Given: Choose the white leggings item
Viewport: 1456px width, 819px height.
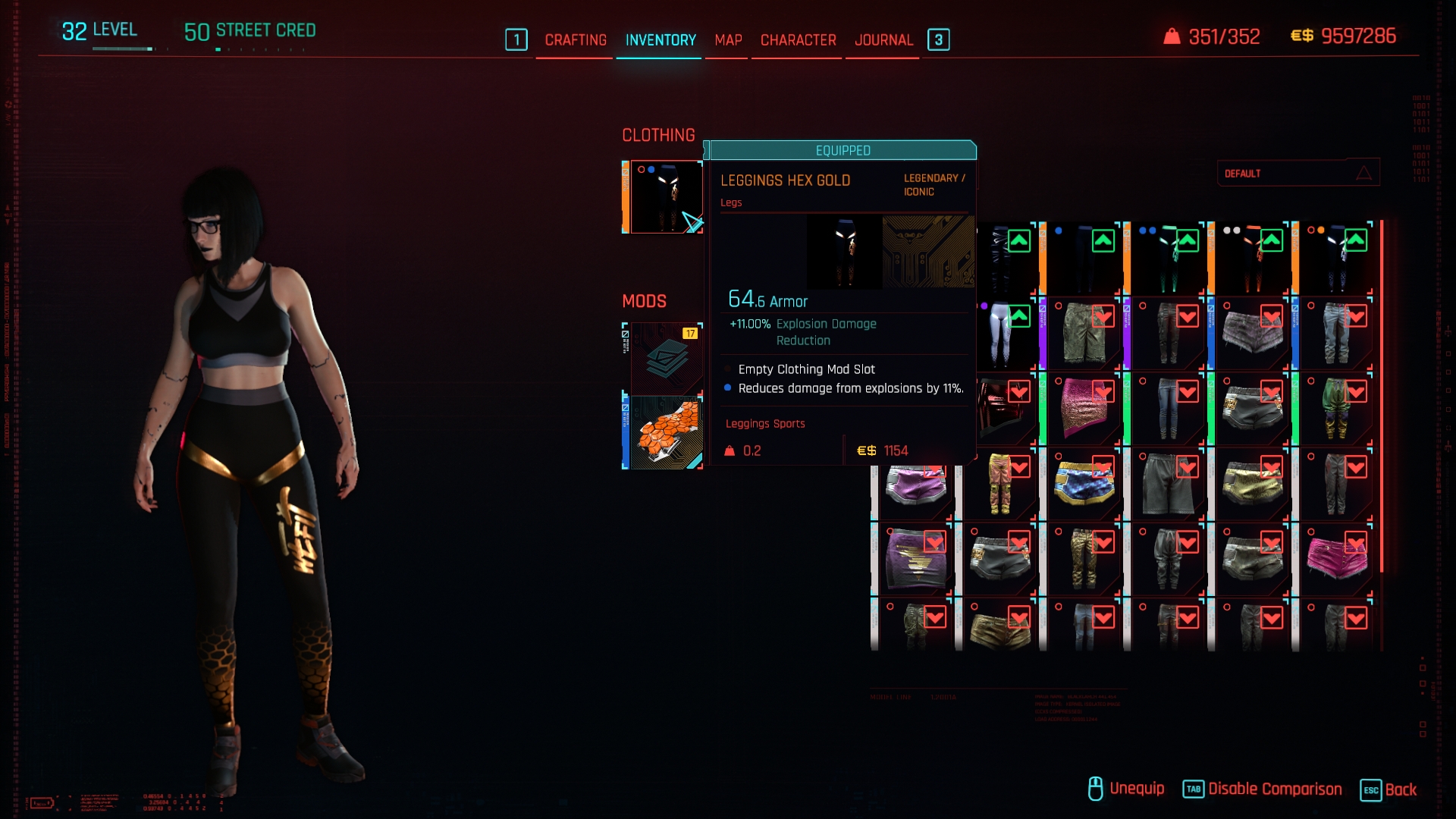Looking at the screenshot, I should tap(1001, 334).
